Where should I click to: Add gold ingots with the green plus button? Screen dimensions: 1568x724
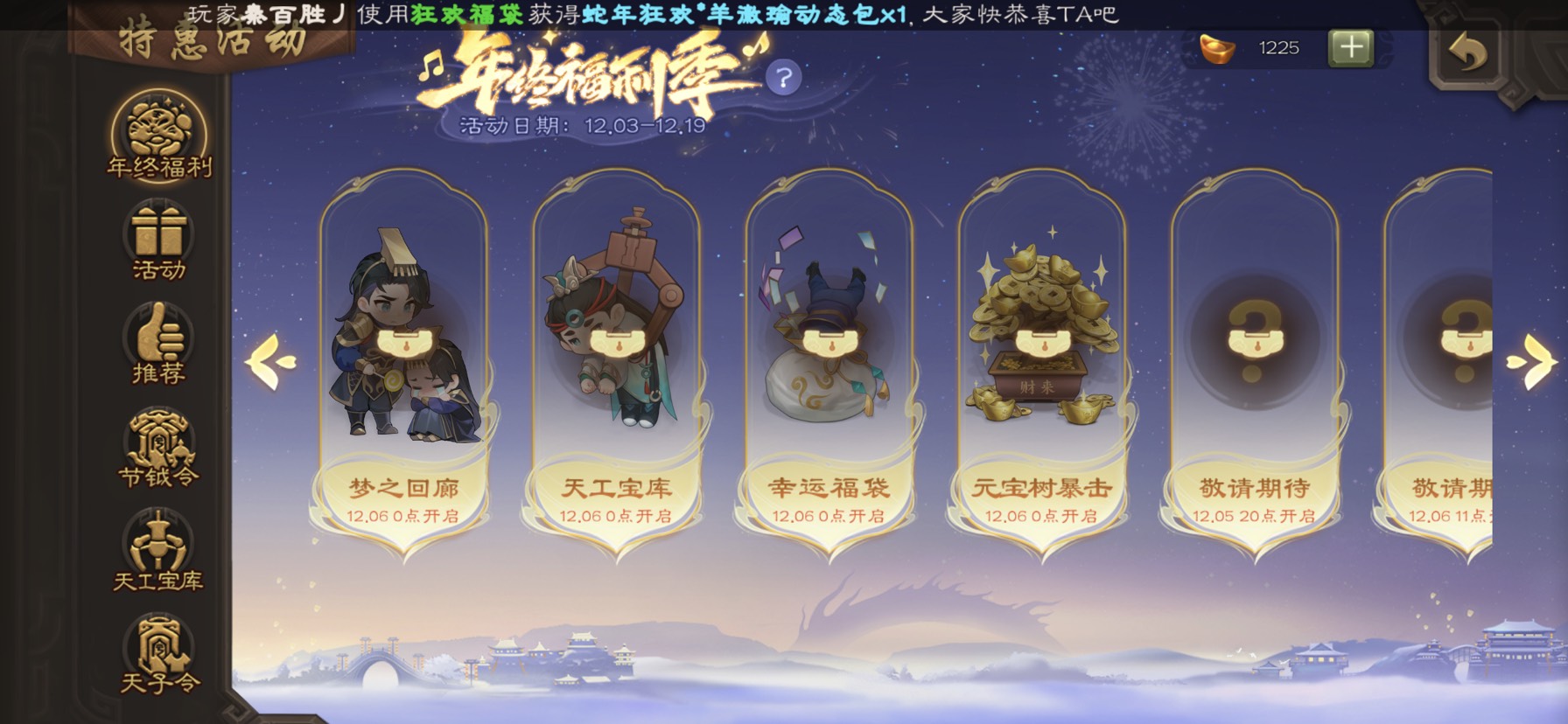(x=1350, y=48)
